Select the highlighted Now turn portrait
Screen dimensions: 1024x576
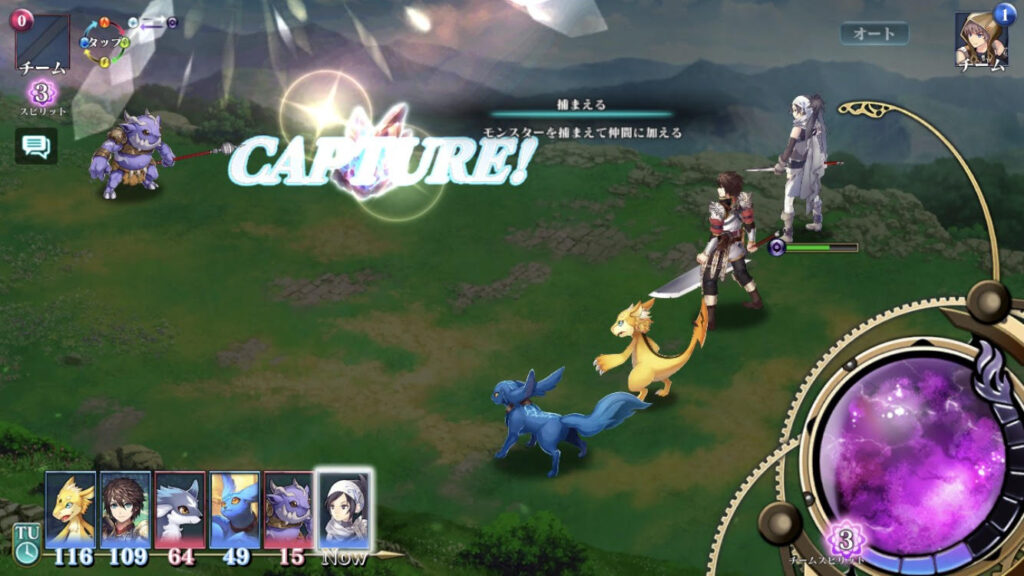click(x=344, y=510)
